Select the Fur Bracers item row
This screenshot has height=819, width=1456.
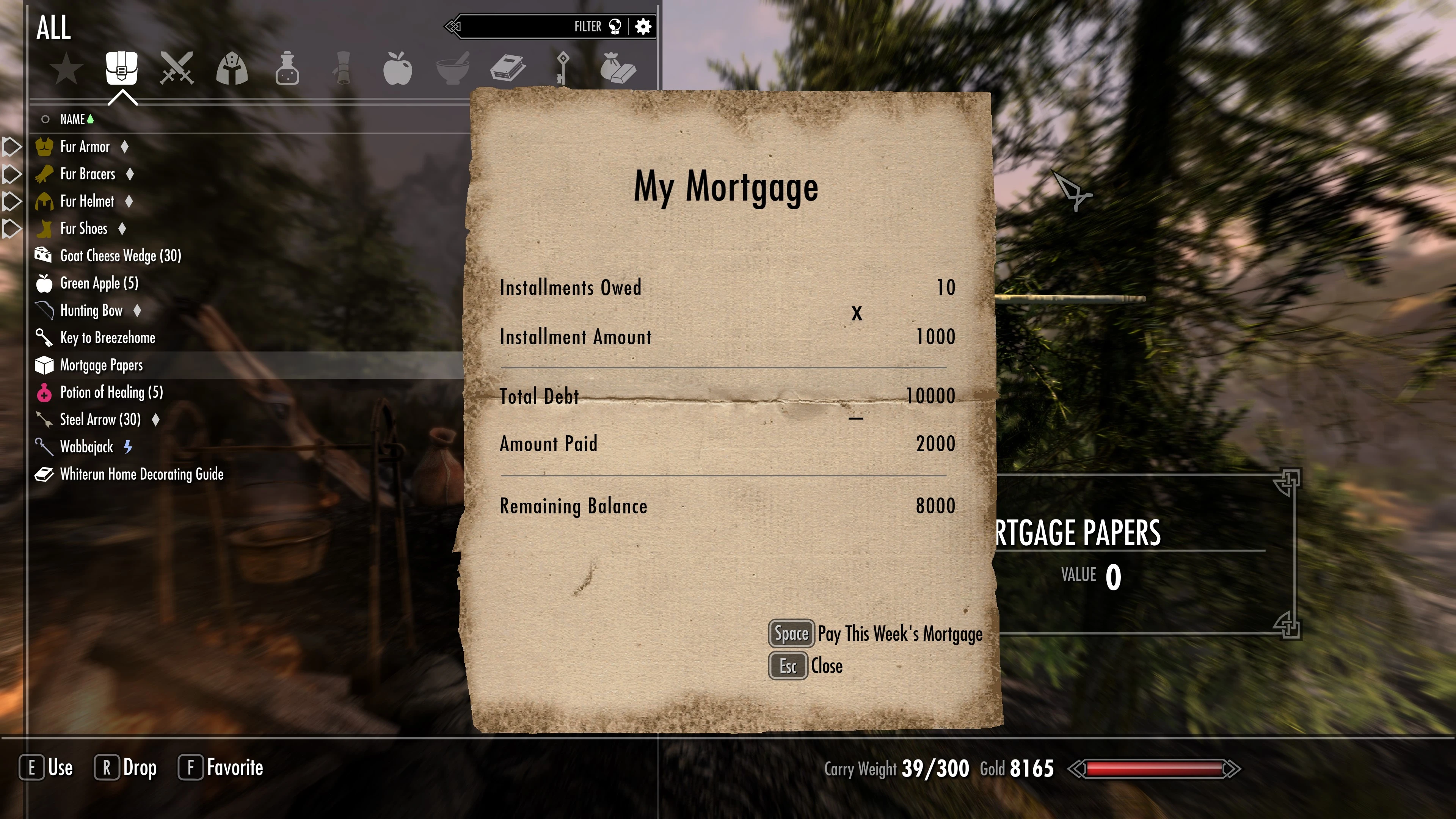(x=88, y=174)
